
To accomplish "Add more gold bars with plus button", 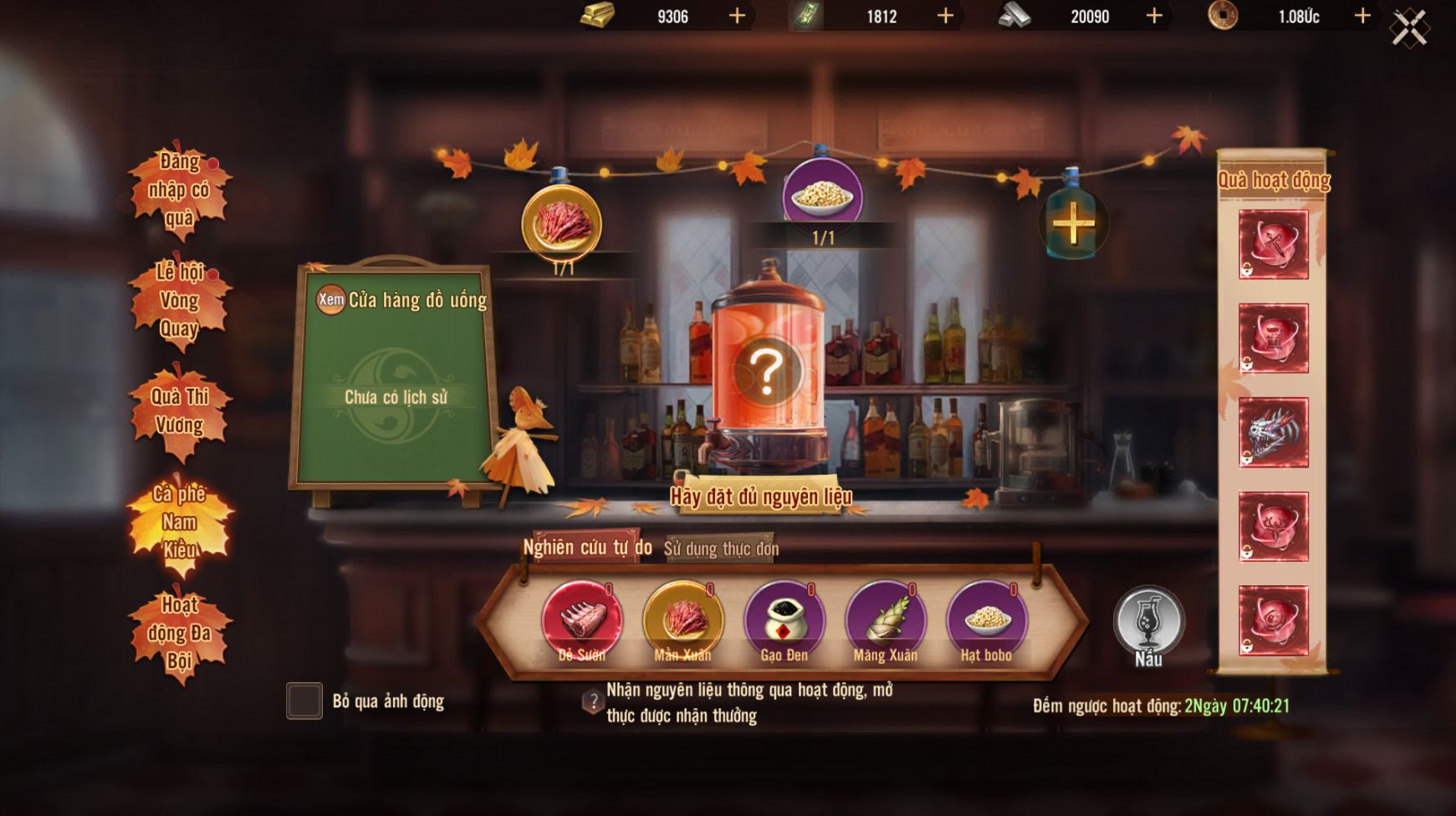I will [x=737, y=16].
